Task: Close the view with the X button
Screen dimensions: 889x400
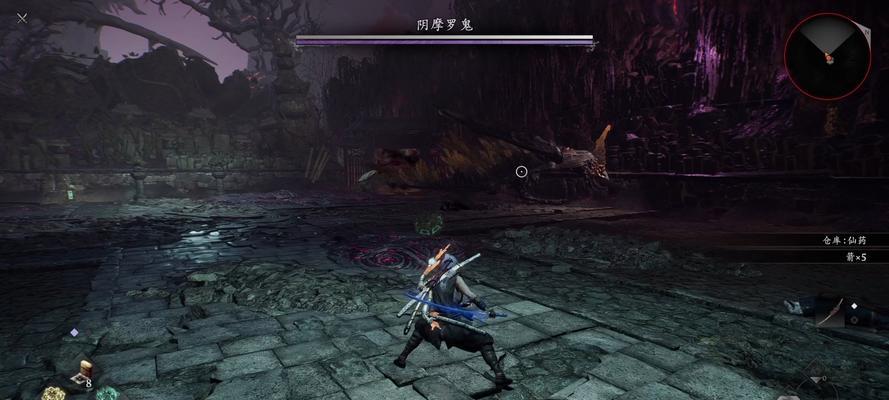Action: [x=22, y=17]
